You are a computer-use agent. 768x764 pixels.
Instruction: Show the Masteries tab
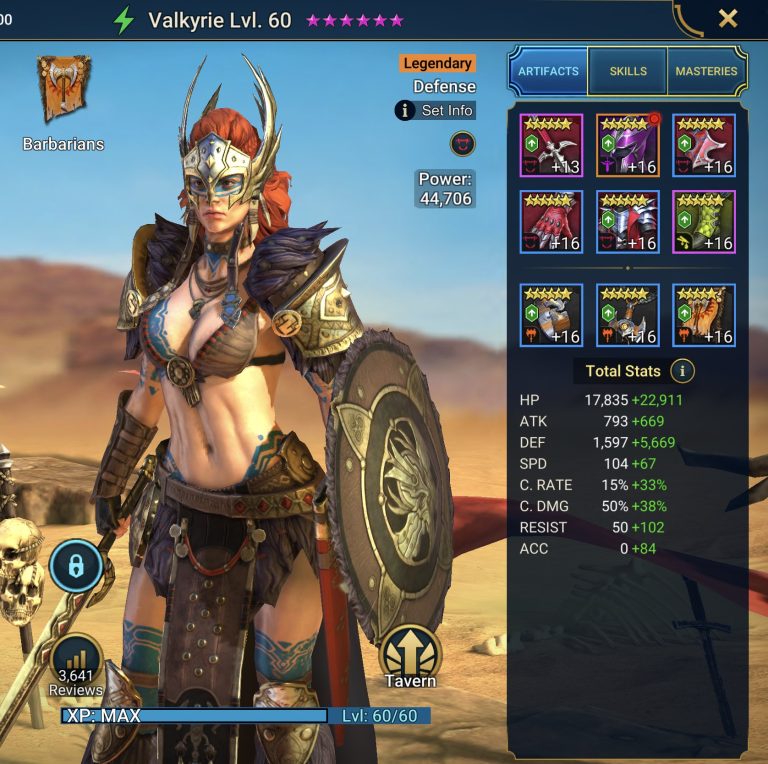coord(706,71)
